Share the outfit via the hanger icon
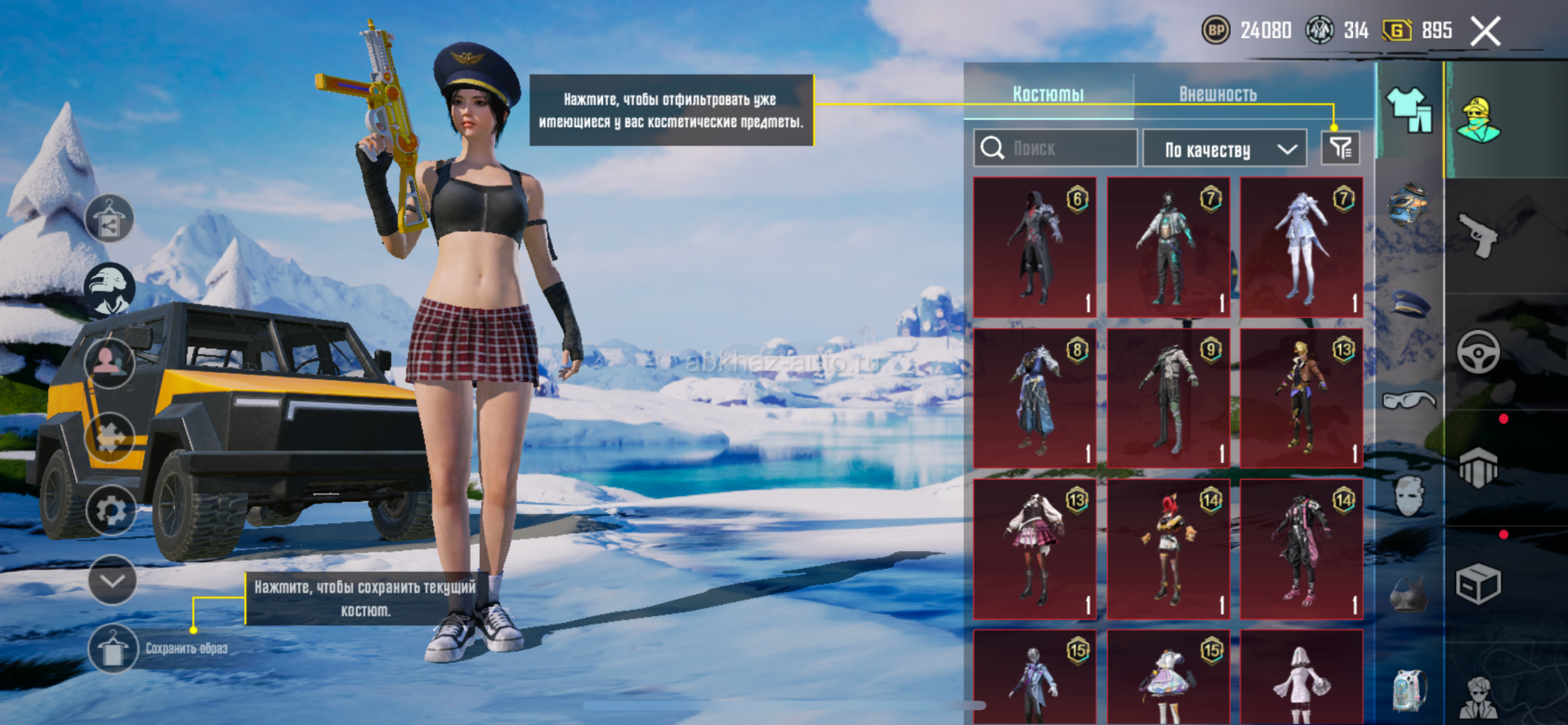The width and height of the screenshot is (1568, 725). point(109,219)
